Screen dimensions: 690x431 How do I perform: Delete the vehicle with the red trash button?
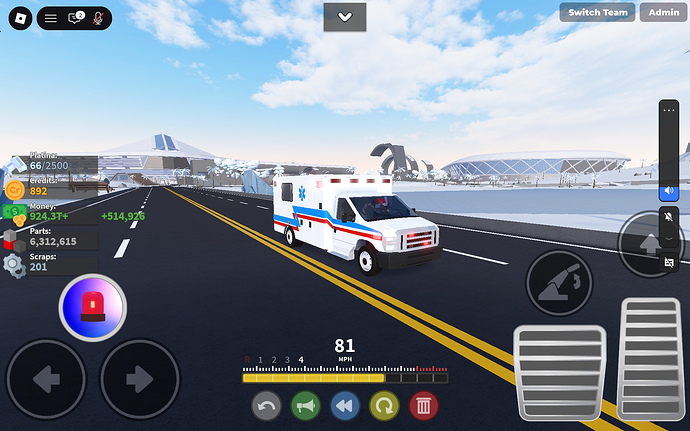[423, 405]
